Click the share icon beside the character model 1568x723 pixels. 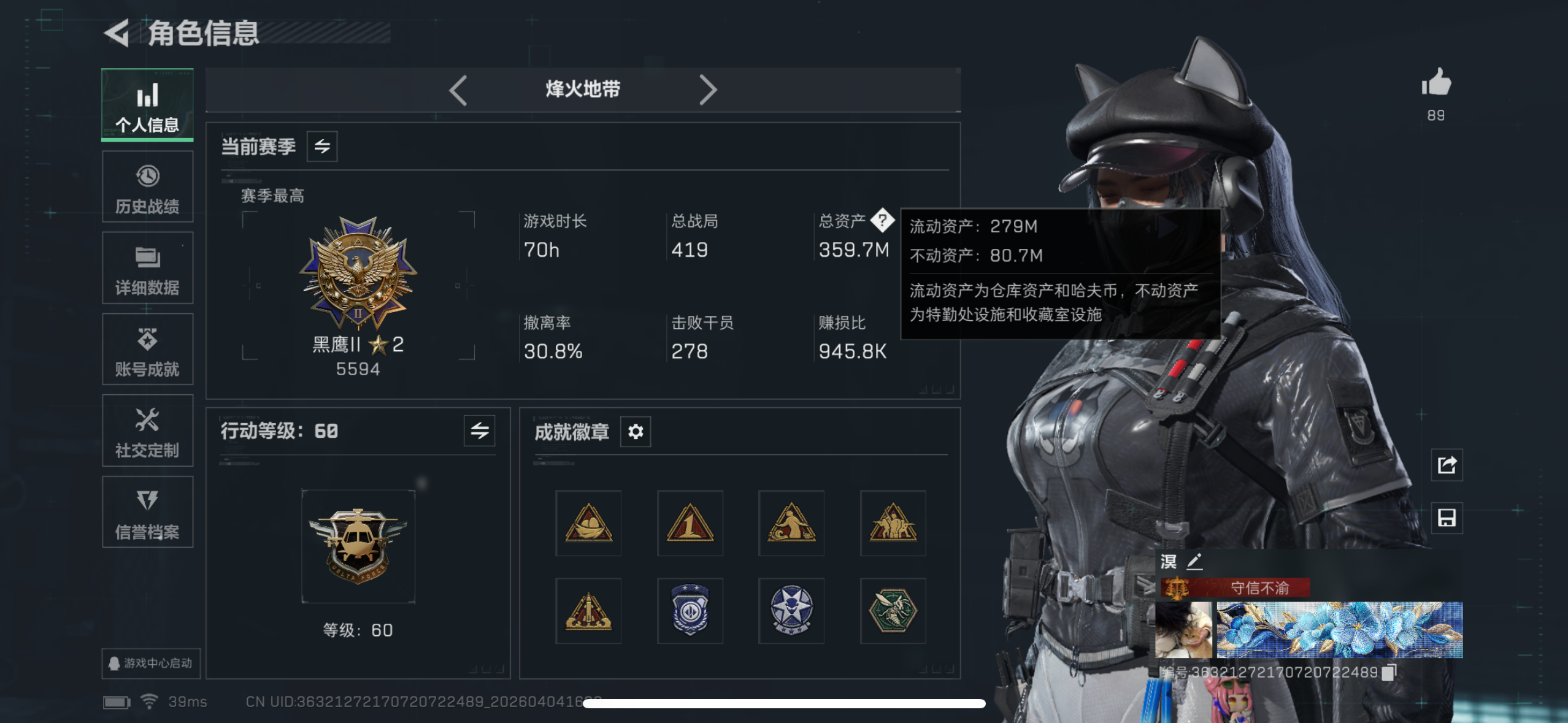tap(1447, 465)
